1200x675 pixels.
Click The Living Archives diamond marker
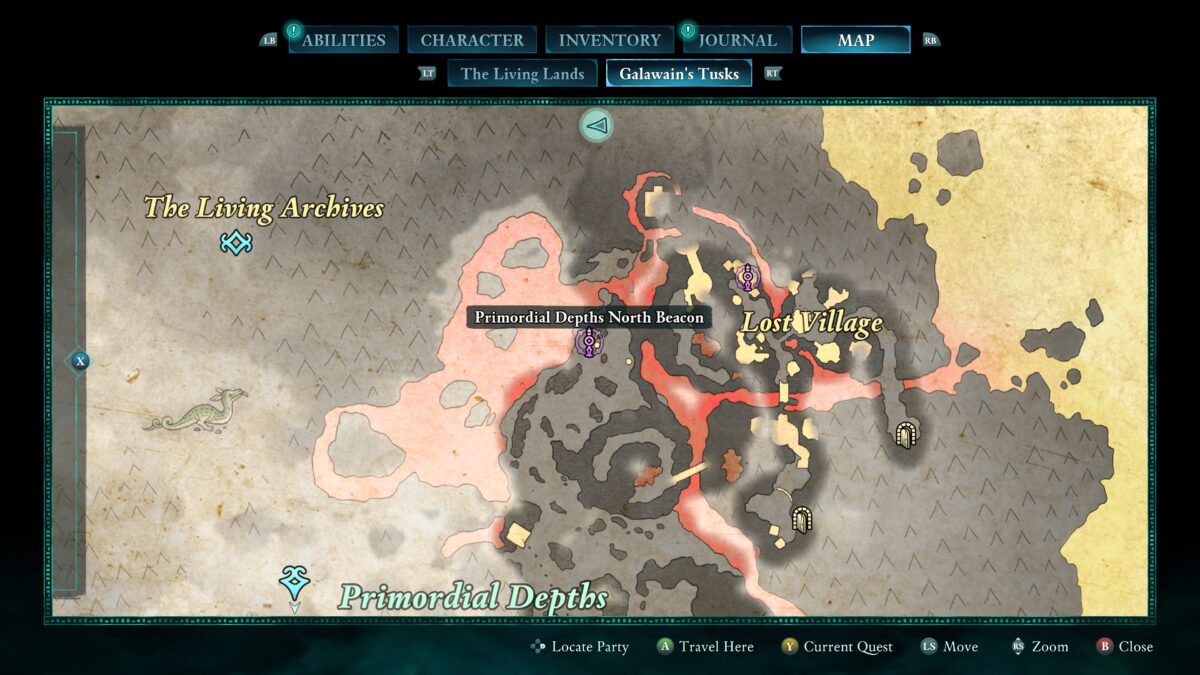coord(236,242)
